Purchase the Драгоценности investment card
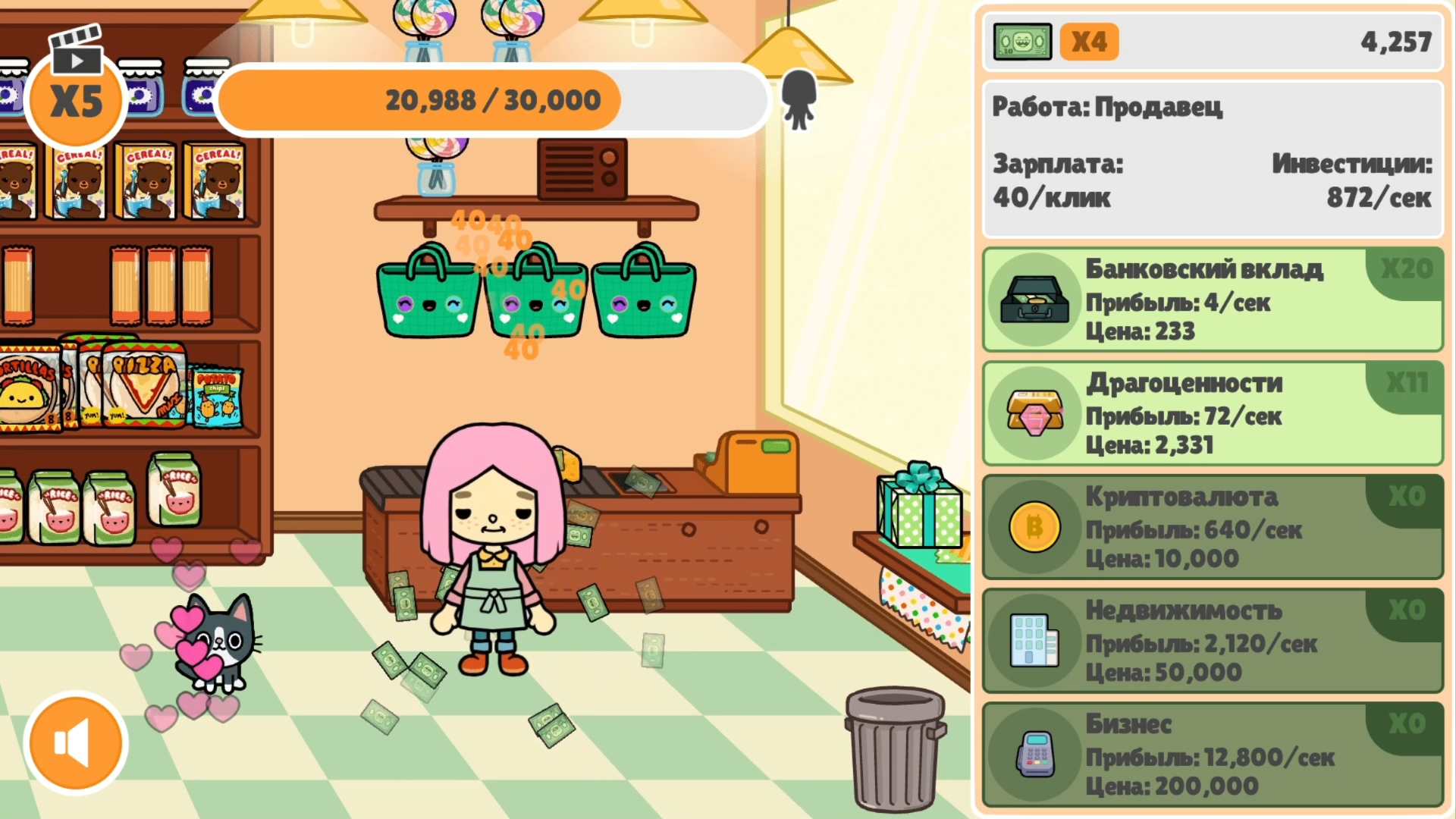The width and height of the screenshot is (1456, 819). (1213, 413)
